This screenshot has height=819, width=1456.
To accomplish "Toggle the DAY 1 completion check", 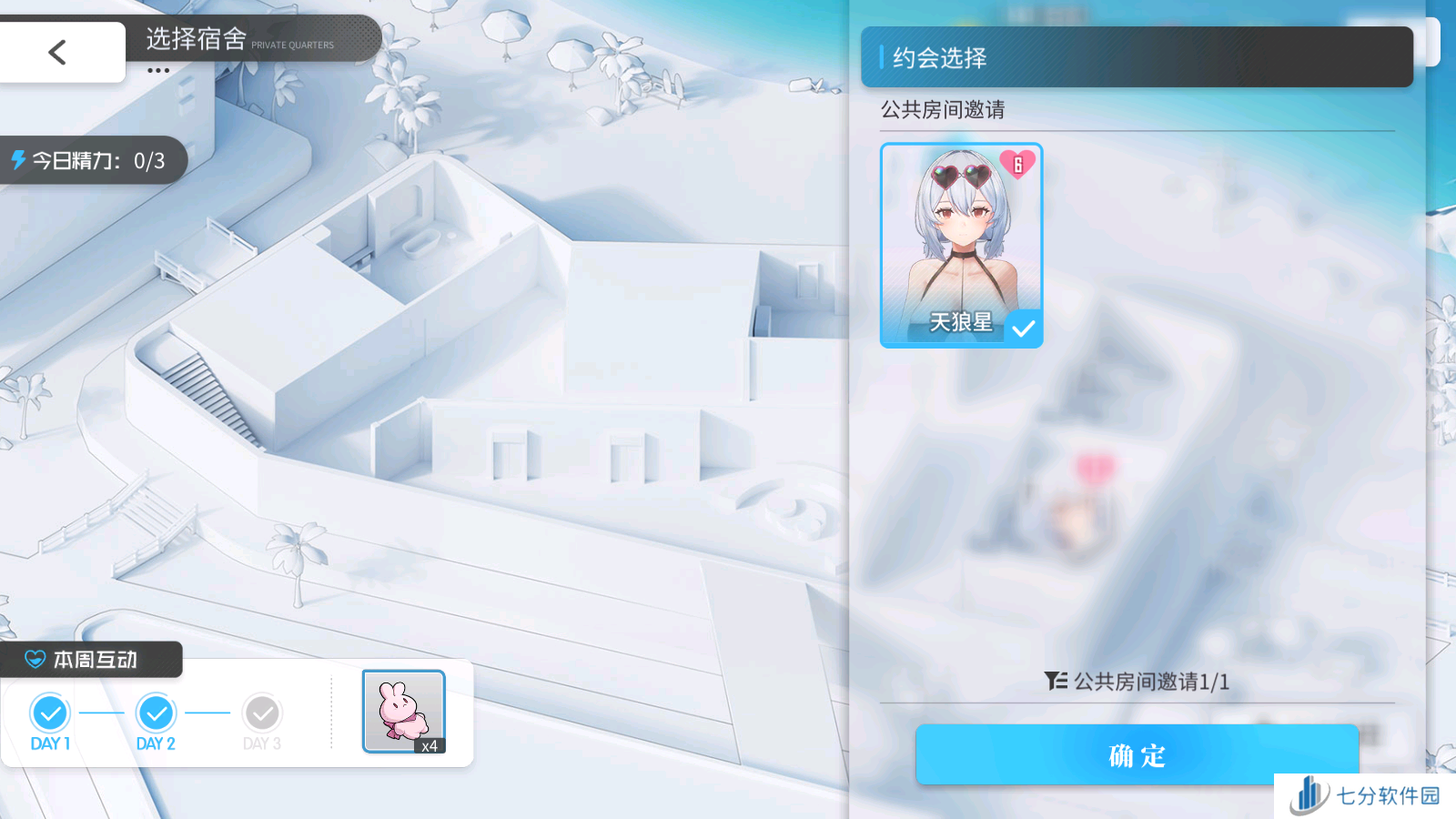I will [x=50, y=713].
